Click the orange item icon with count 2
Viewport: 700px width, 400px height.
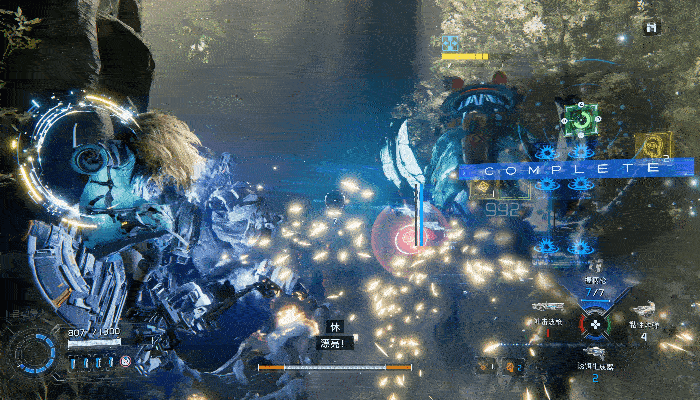pyautogui.click(x=510, y=366)
